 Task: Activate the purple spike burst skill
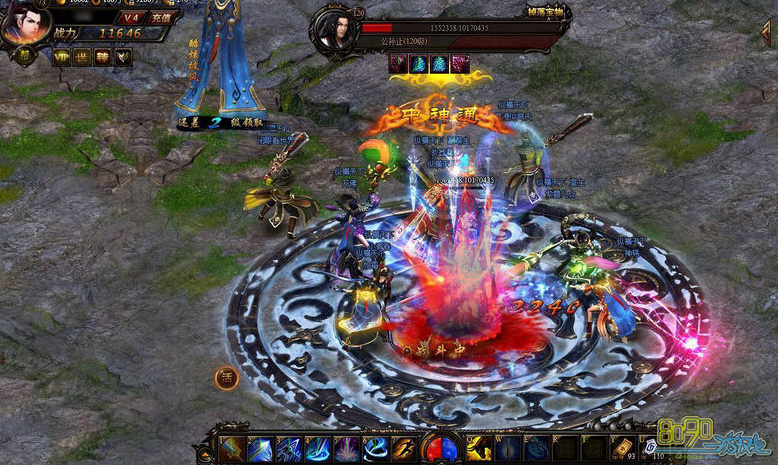click(347, 449)
